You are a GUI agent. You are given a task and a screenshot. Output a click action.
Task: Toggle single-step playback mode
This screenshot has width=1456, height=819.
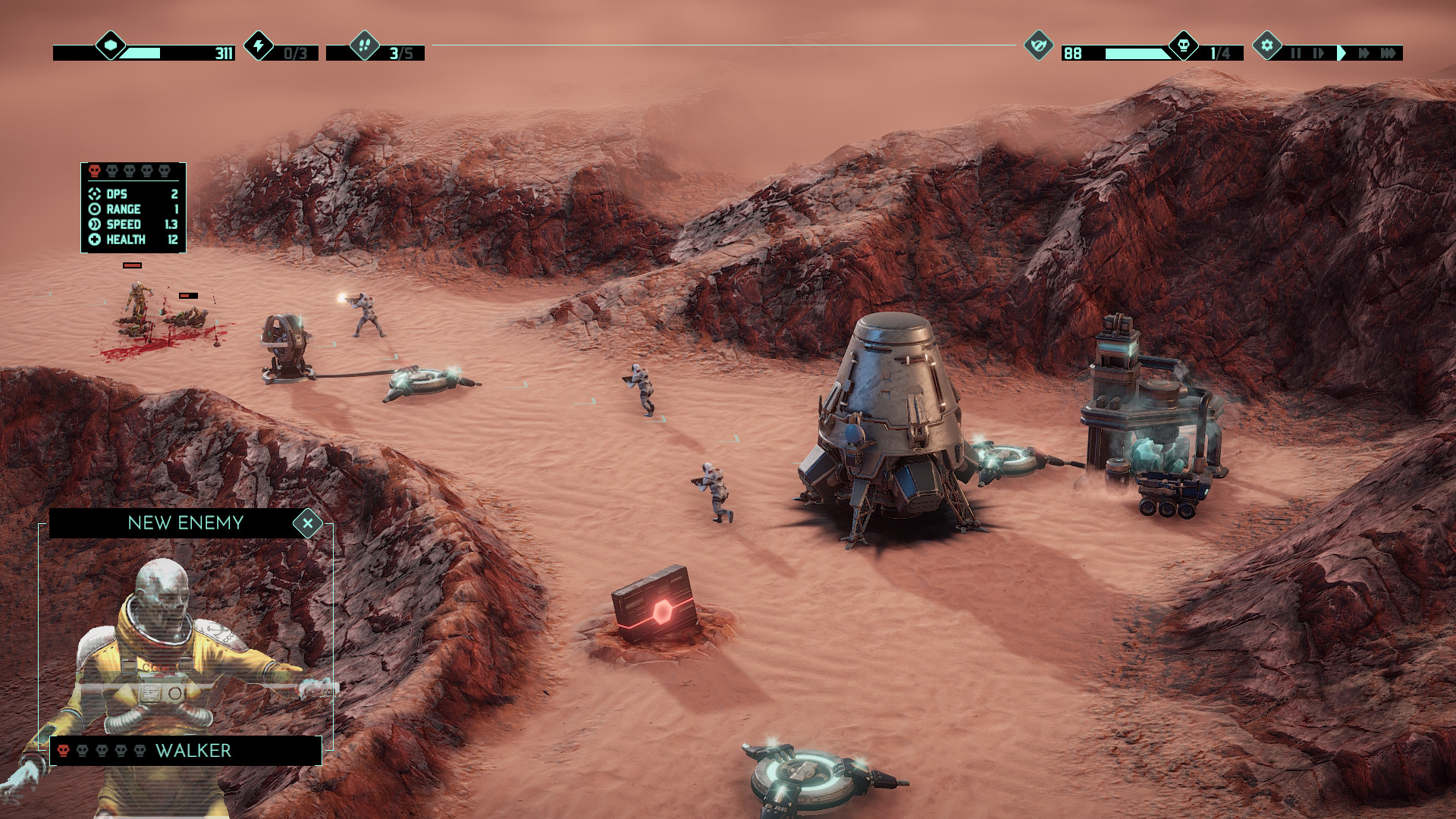pyautogui.click(x=1317, y=53)
